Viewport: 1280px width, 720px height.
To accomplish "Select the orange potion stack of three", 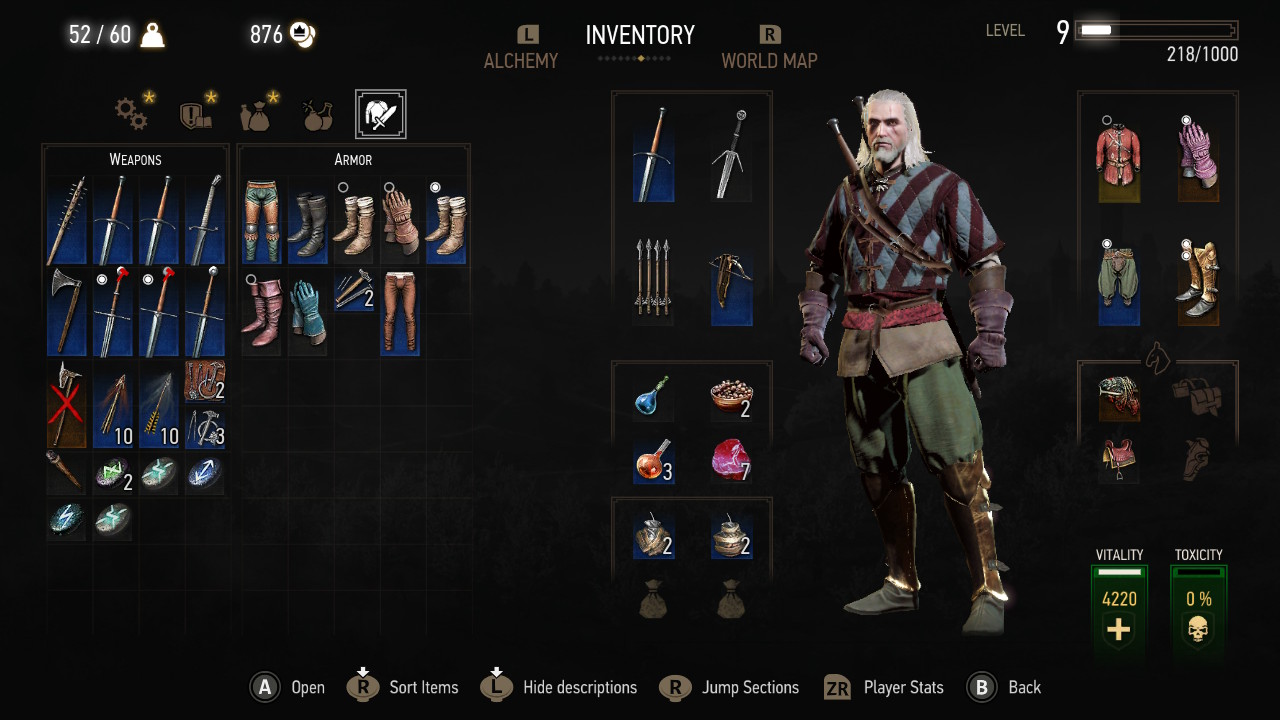I will pos(653,461).
